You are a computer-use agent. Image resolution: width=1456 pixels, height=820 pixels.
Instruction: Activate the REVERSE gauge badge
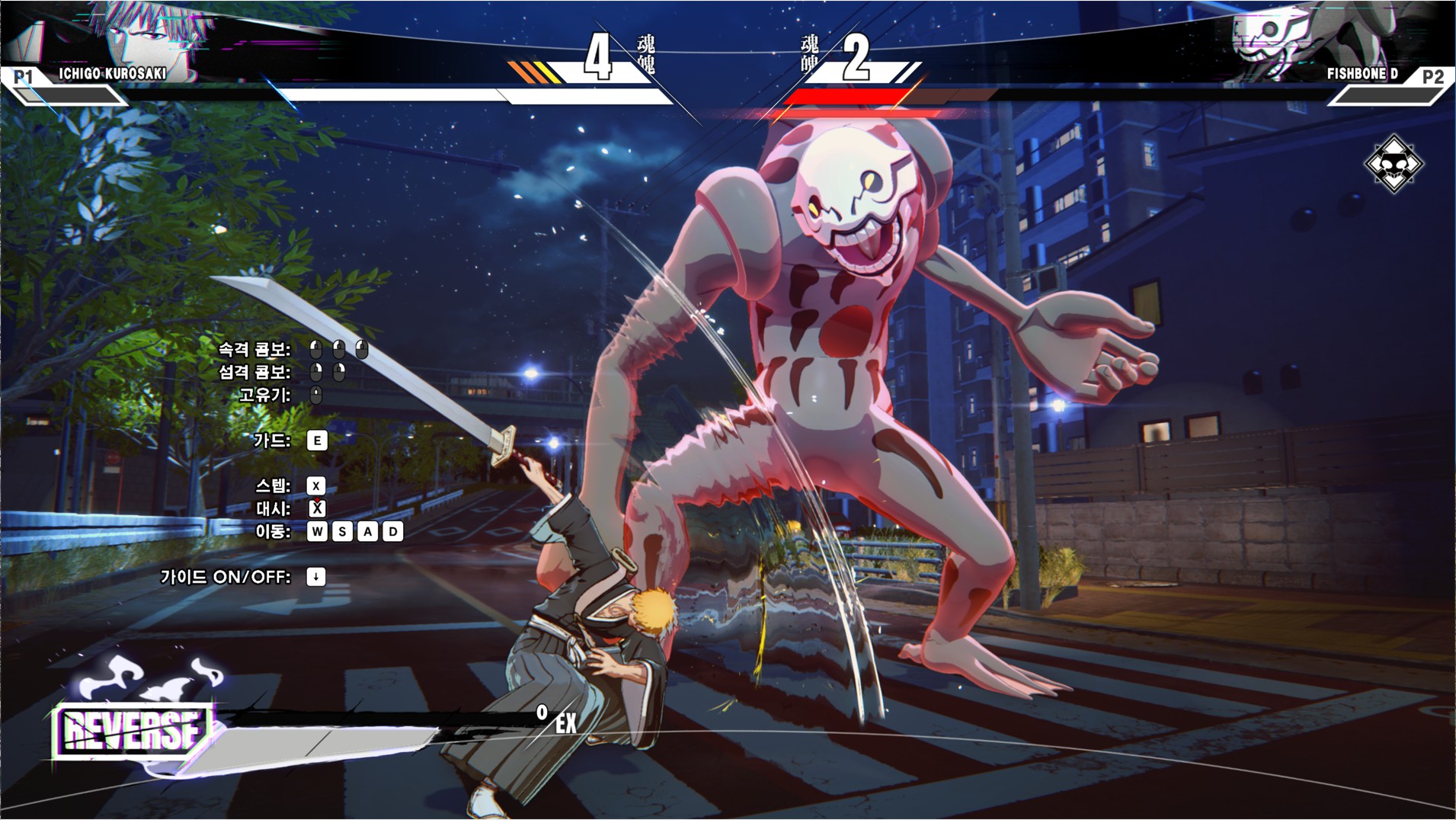pyautogui.click(x=133, y=731)
